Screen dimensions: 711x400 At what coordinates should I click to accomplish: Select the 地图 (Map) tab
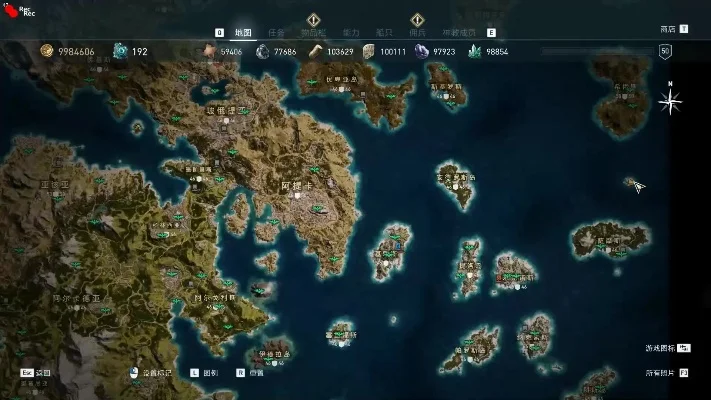click(243, 32)
